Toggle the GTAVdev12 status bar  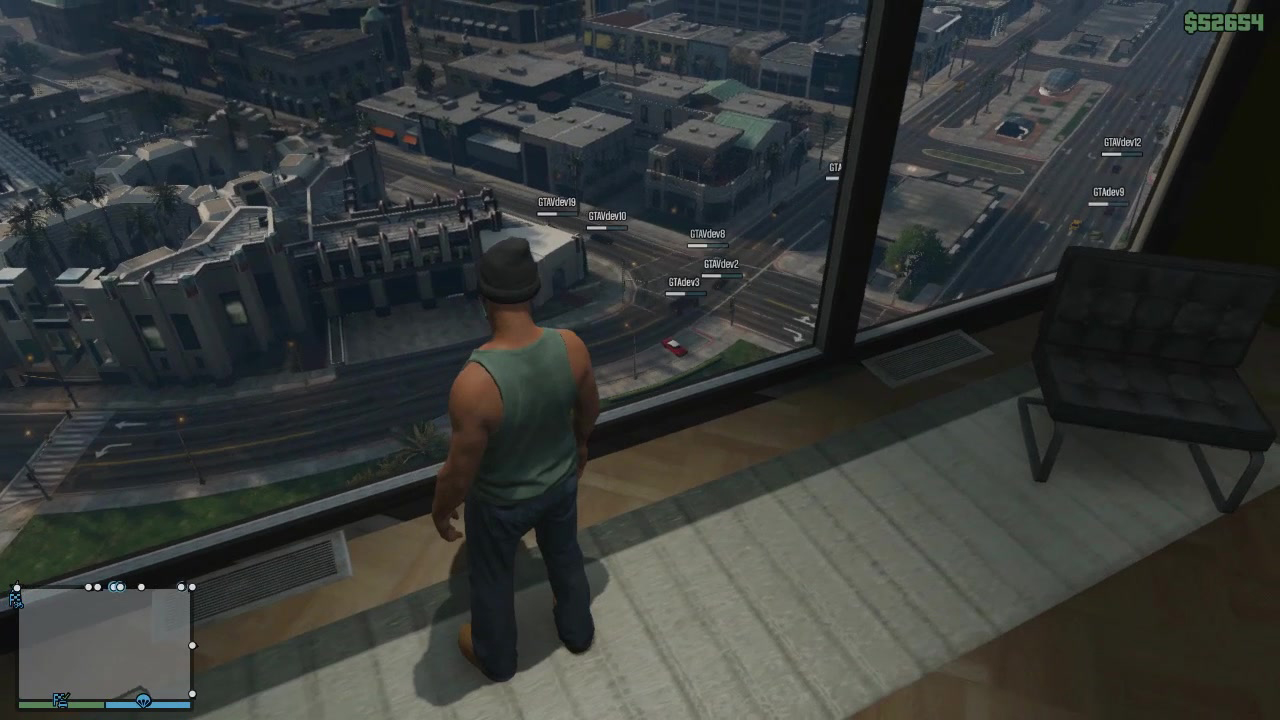[1120, 152]
